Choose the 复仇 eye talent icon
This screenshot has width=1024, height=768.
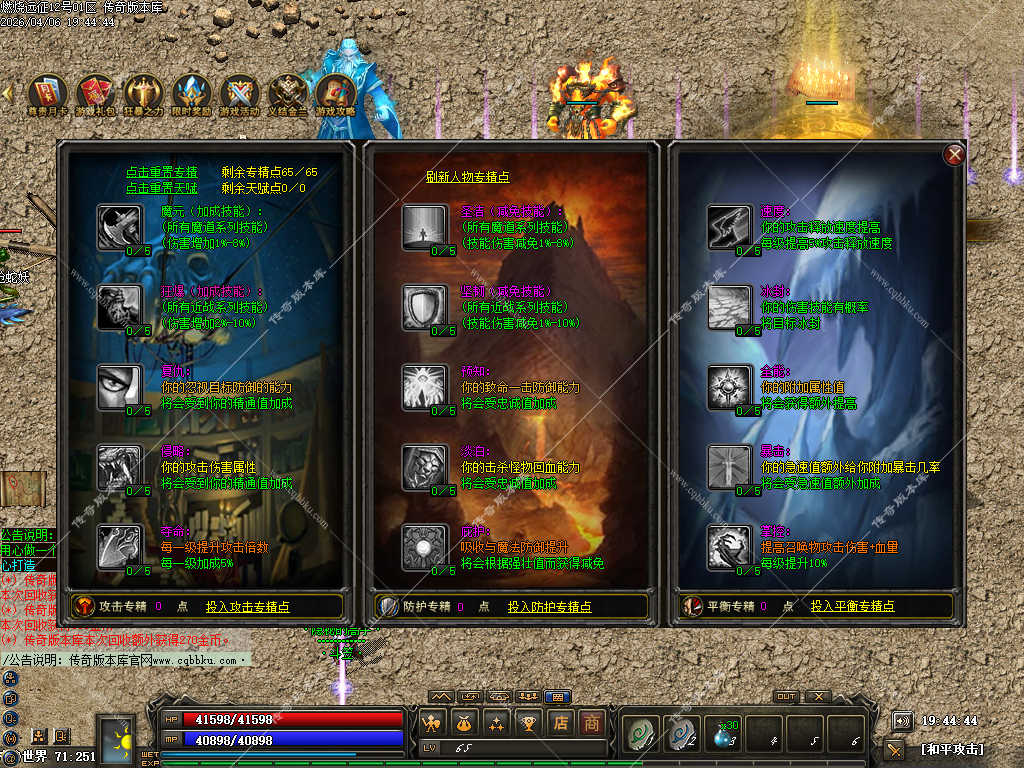[120, 386]
